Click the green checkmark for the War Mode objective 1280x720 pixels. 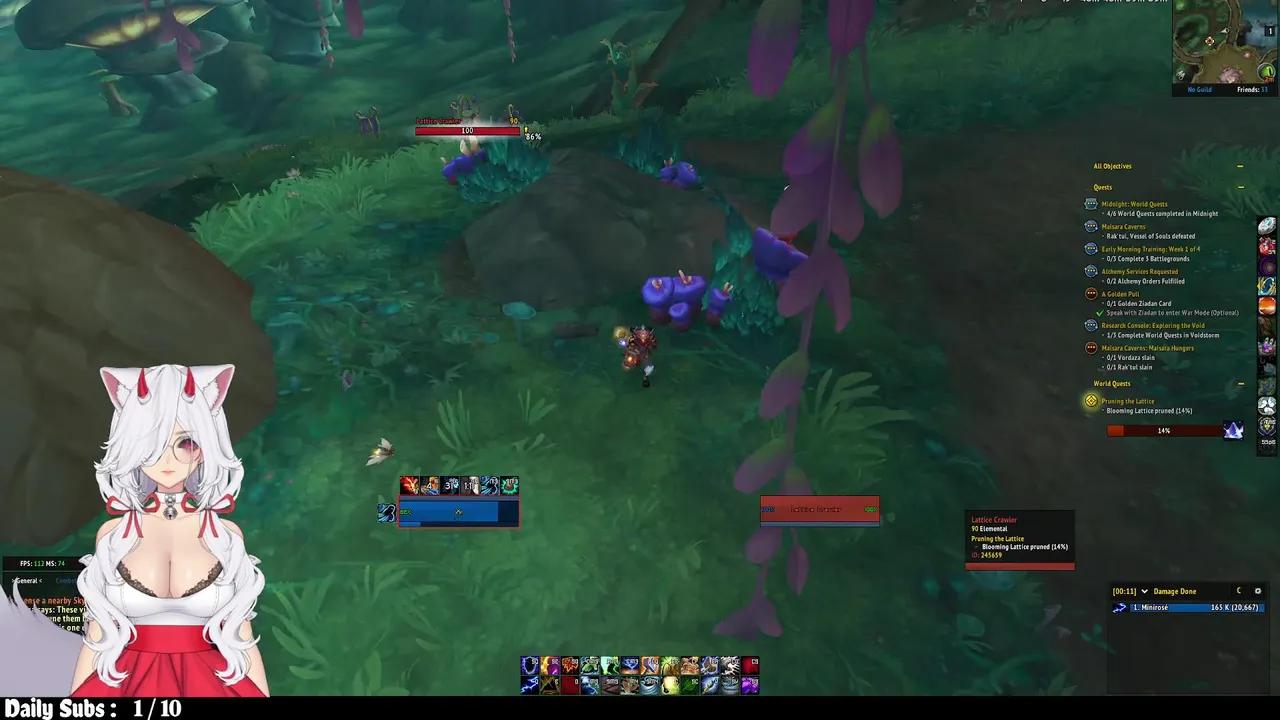(1098, 312)
